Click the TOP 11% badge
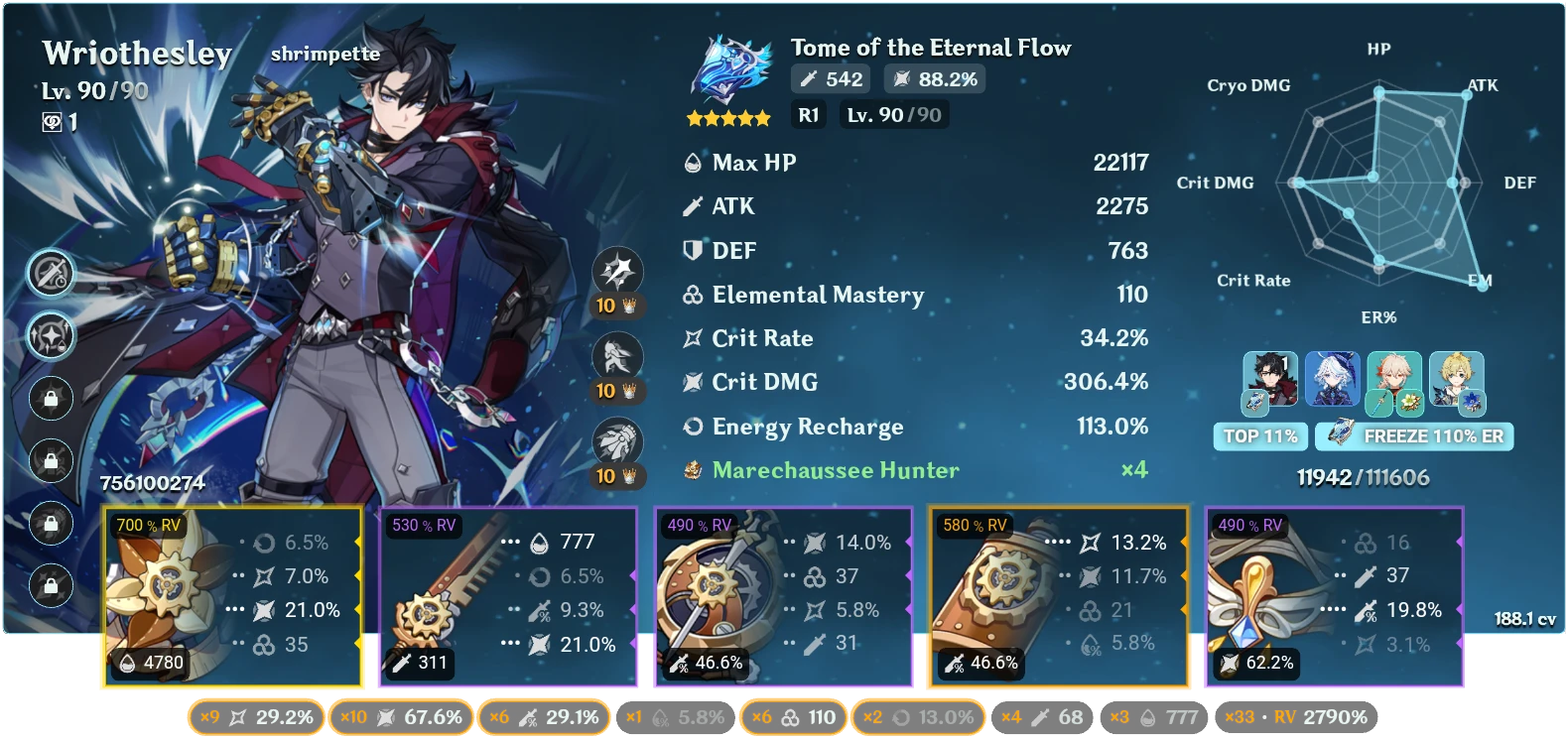This screenshot has width=1568, height=741. [1260, 435]
